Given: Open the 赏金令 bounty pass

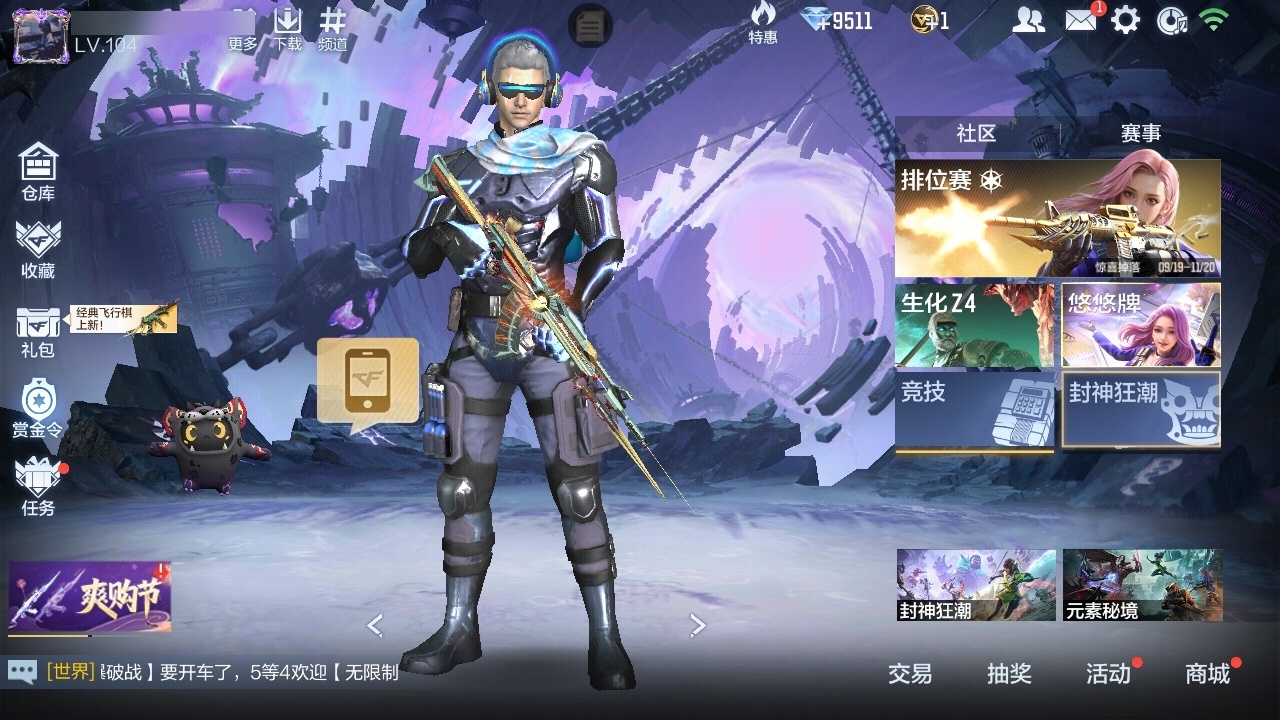Looking at the screenshot, I should (x=38, y=408).
